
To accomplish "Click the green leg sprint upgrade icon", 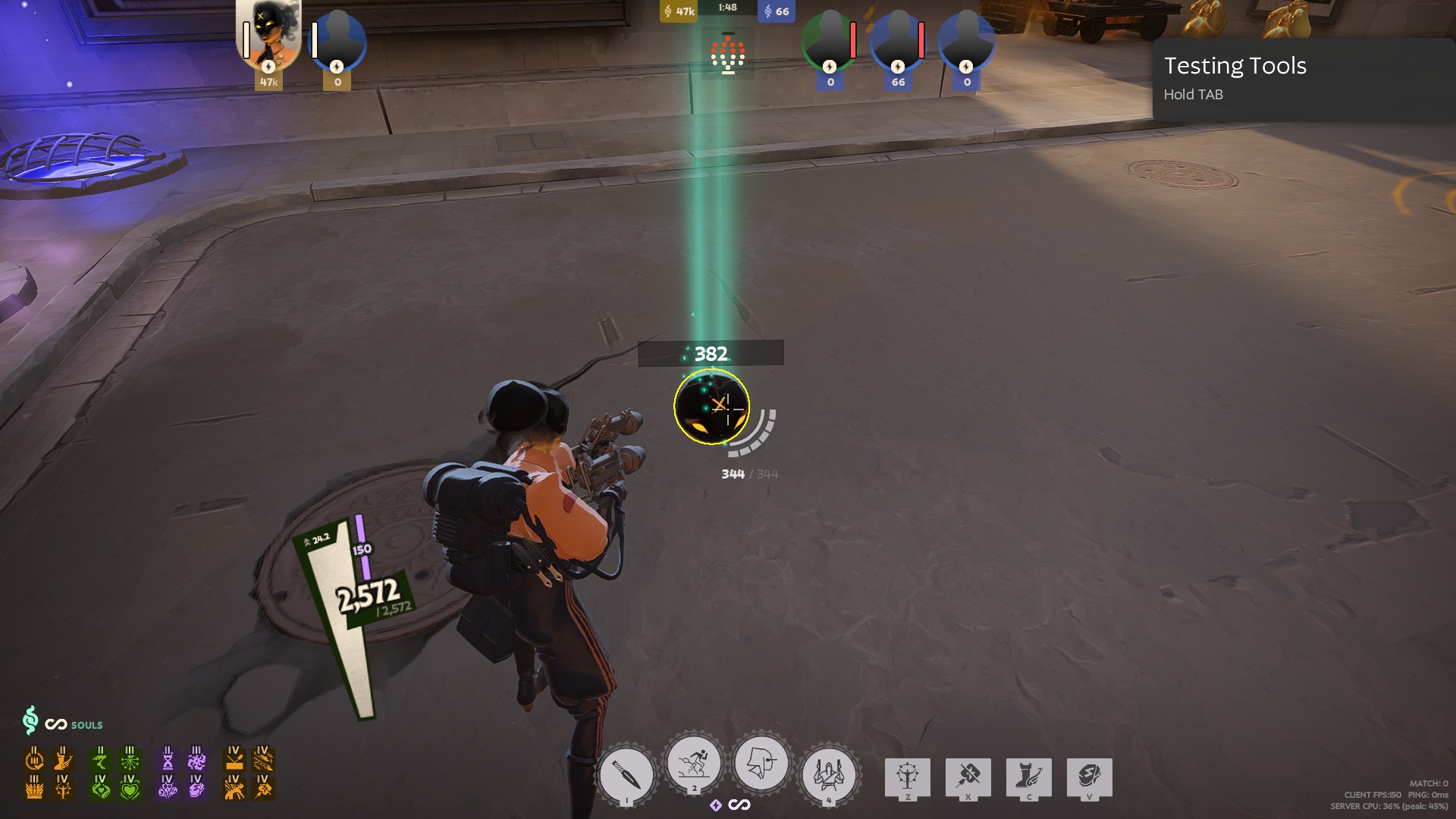I will click(101, 761).
